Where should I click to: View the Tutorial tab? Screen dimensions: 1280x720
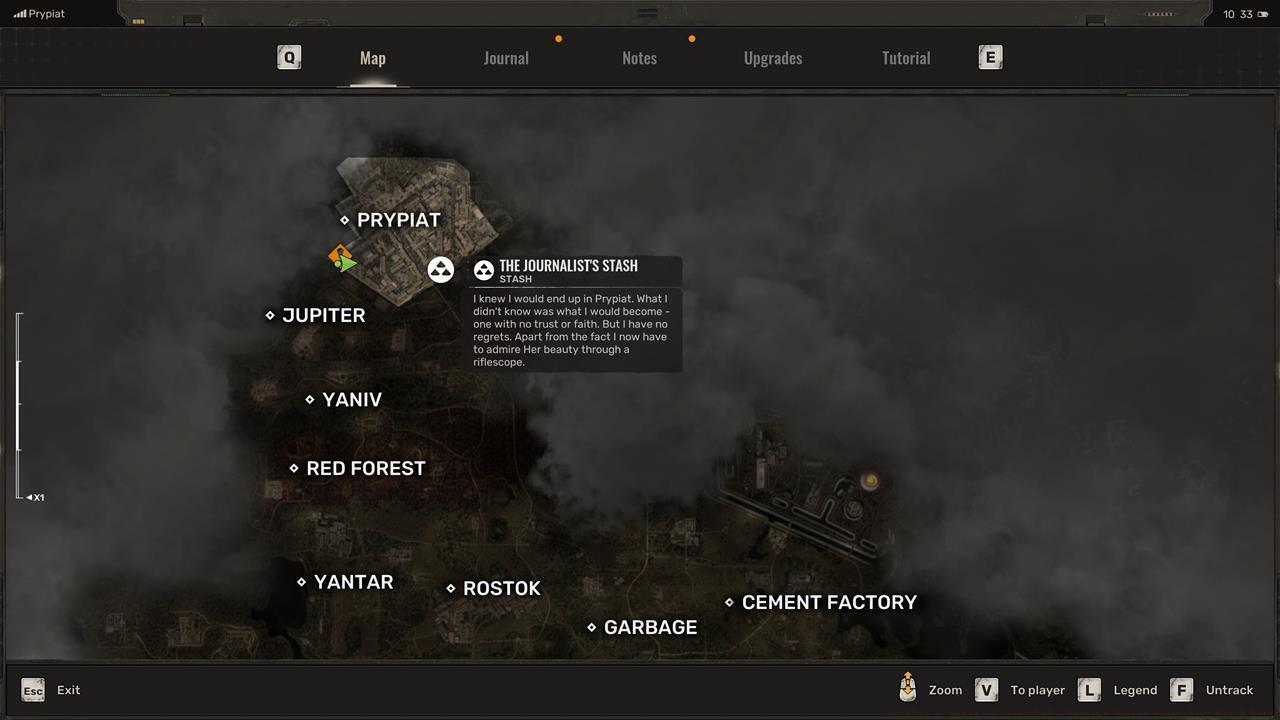905,57
